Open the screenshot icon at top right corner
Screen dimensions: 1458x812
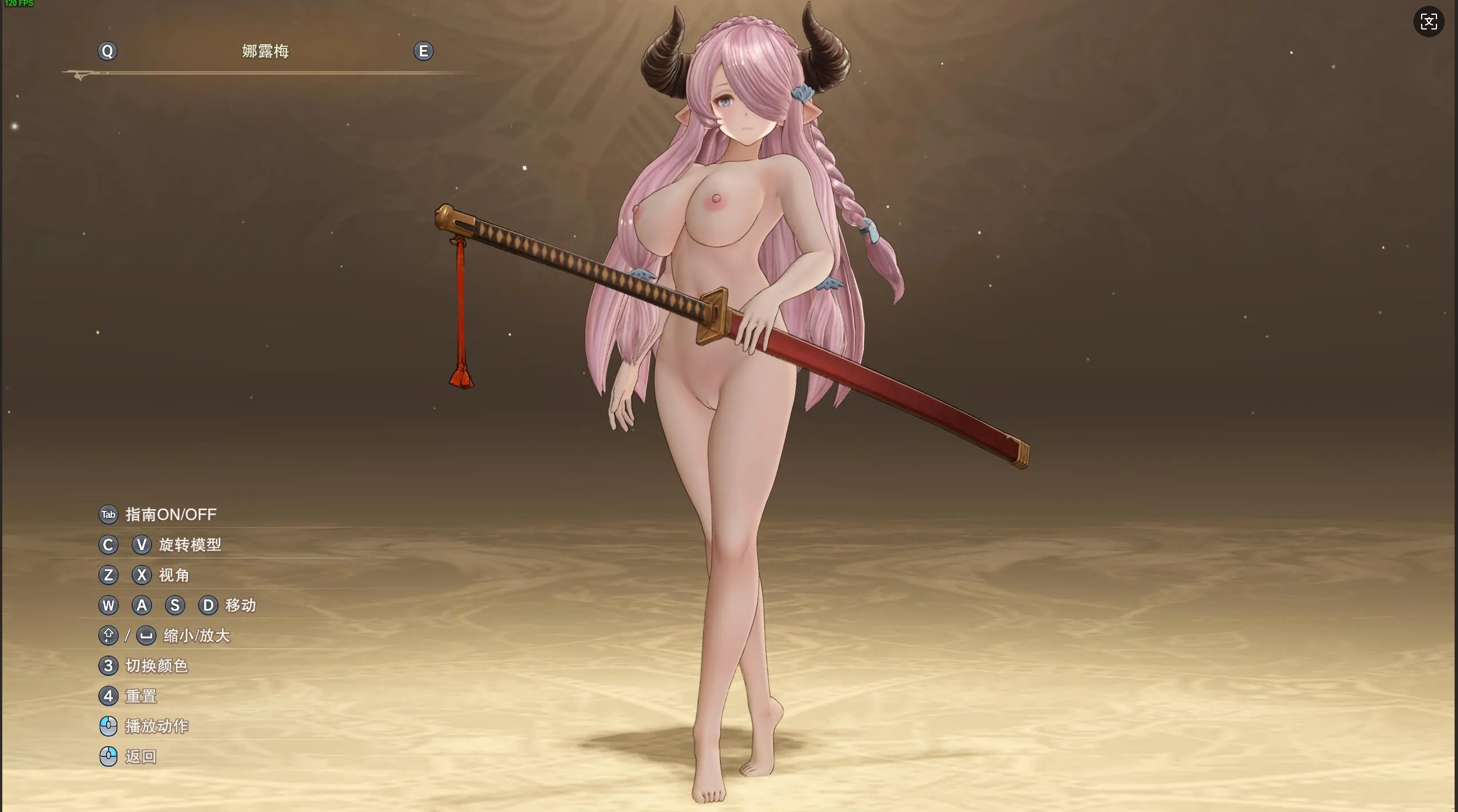[x=1428, y=22]
